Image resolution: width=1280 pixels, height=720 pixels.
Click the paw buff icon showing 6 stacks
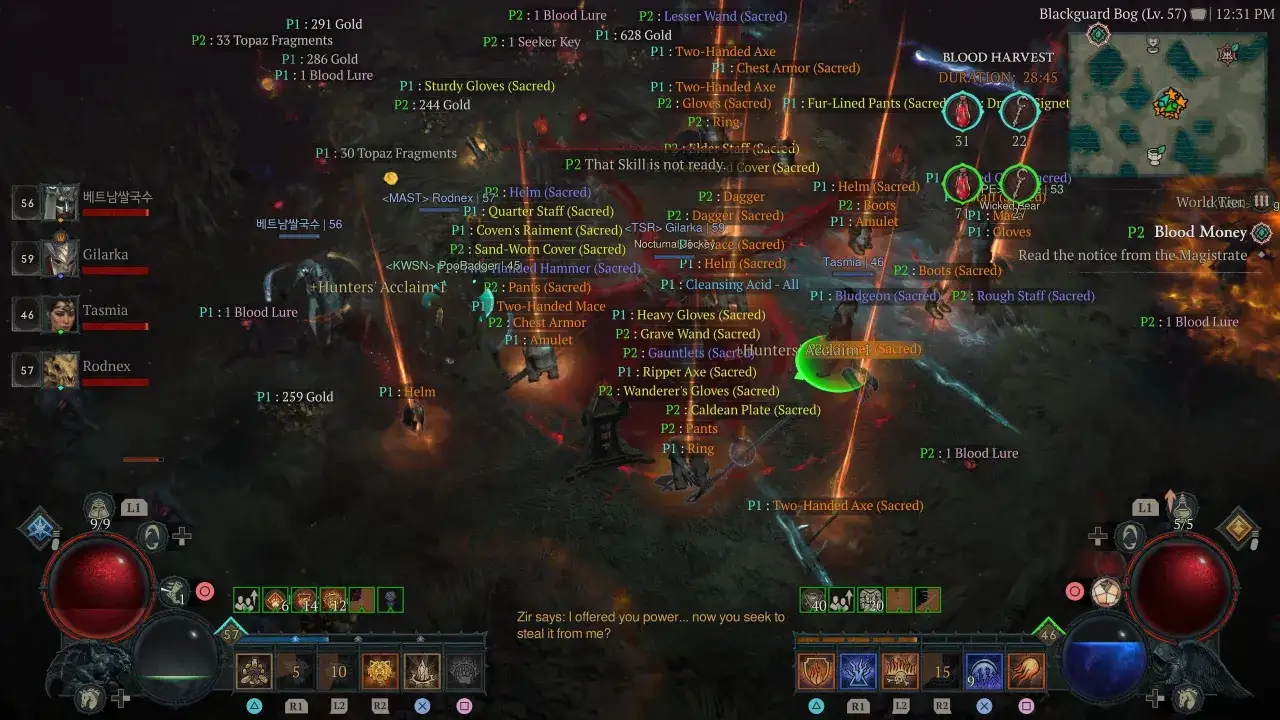pyautogui.click(x=274, y=599)
